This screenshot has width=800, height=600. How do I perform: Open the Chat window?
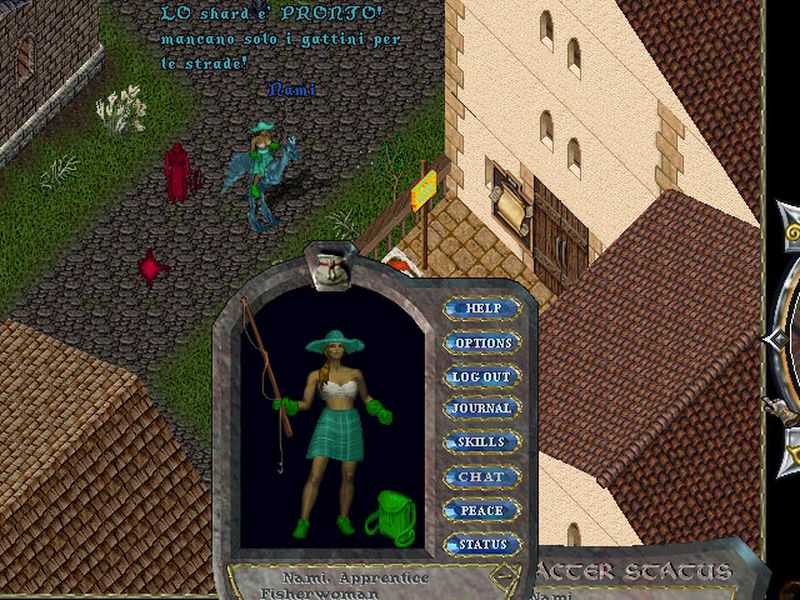point(482,477)
